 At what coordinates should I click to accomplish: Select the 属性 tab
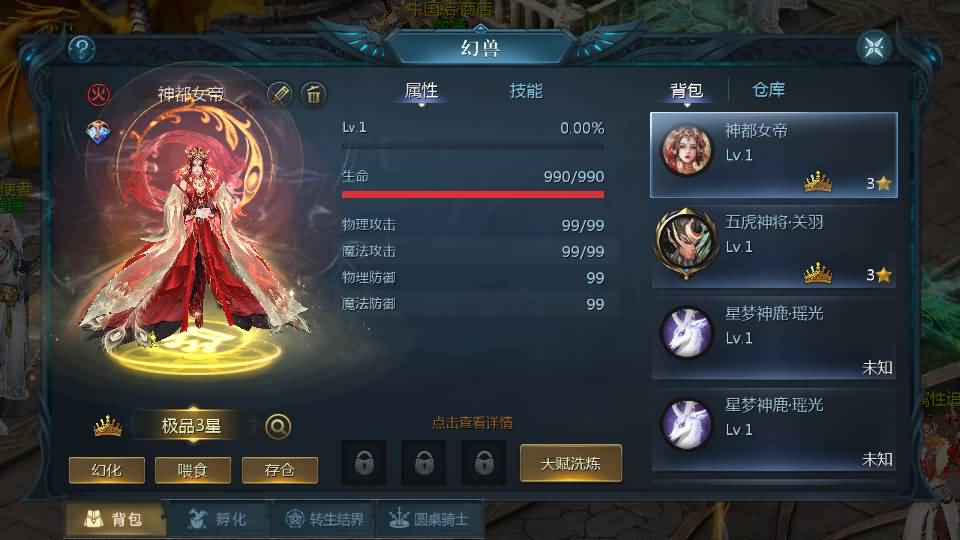point(421,91)
